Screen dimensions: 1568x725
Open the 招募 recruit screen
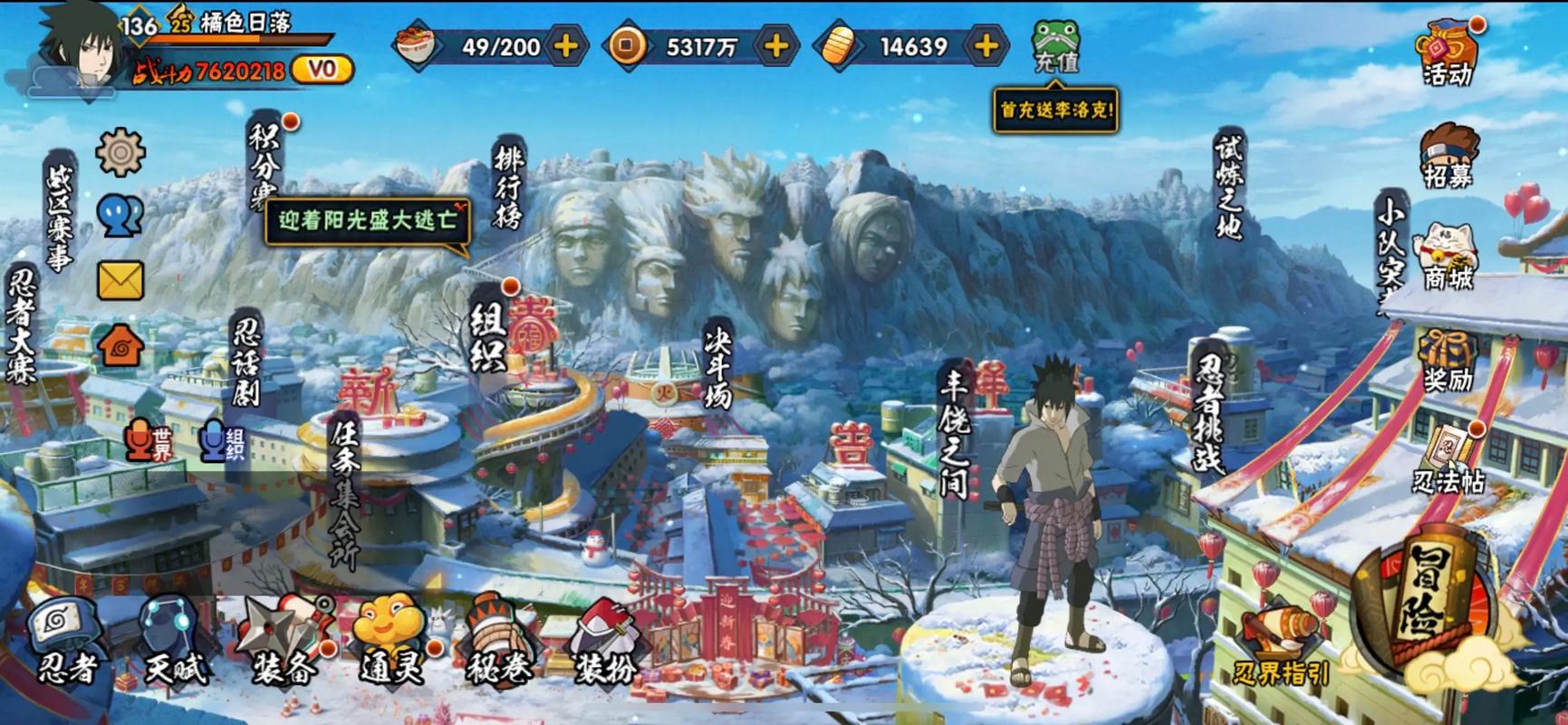pos(1448,156)
